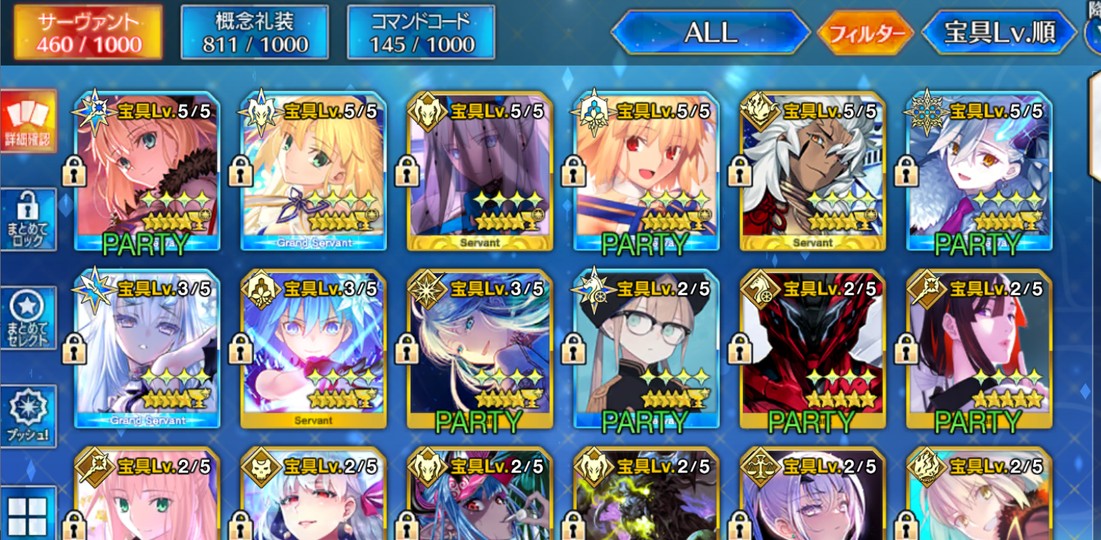The width and height of the screenshot is (1101, 540).
Task: Open the 概念礼装 tab
Action: pos(255,32)
